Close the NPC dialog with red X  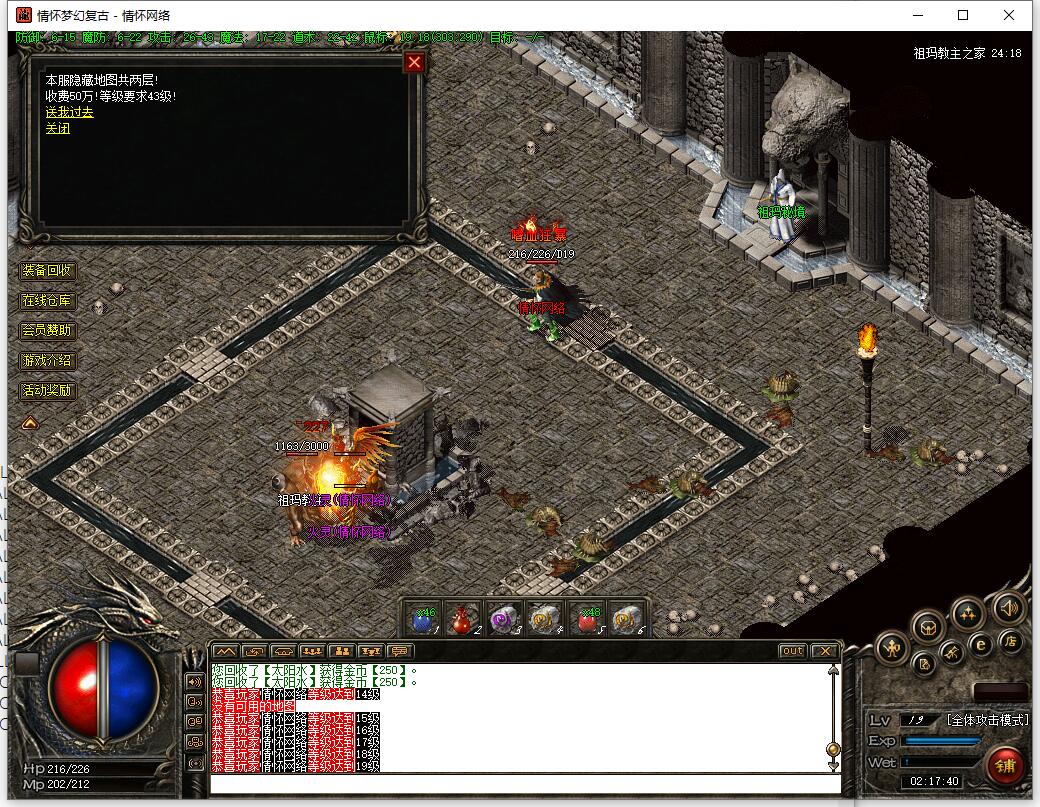click(x=414, y=62)
